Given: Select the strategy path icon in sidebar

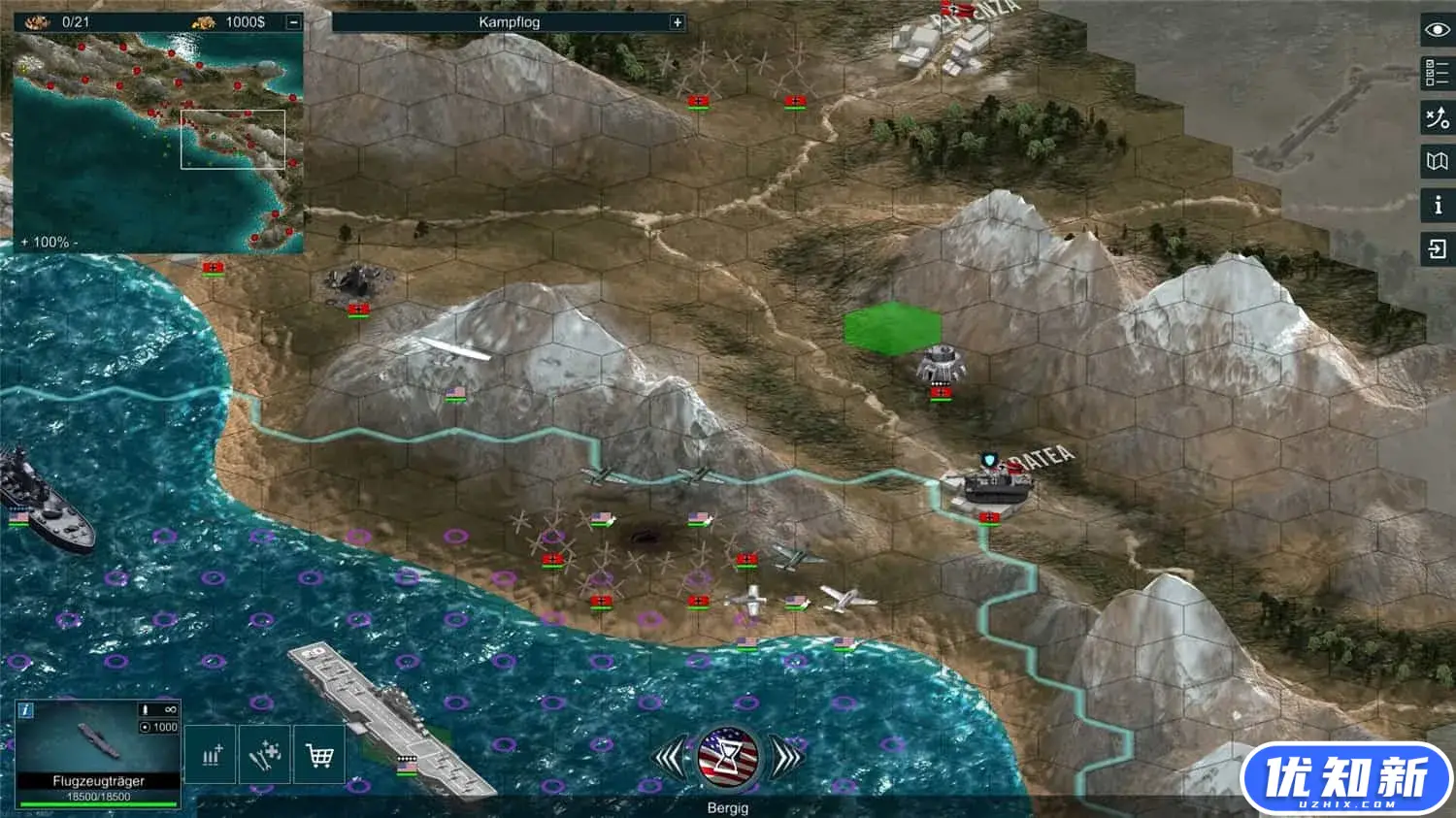Looking at the screenshot, I should coord(1436,118).
